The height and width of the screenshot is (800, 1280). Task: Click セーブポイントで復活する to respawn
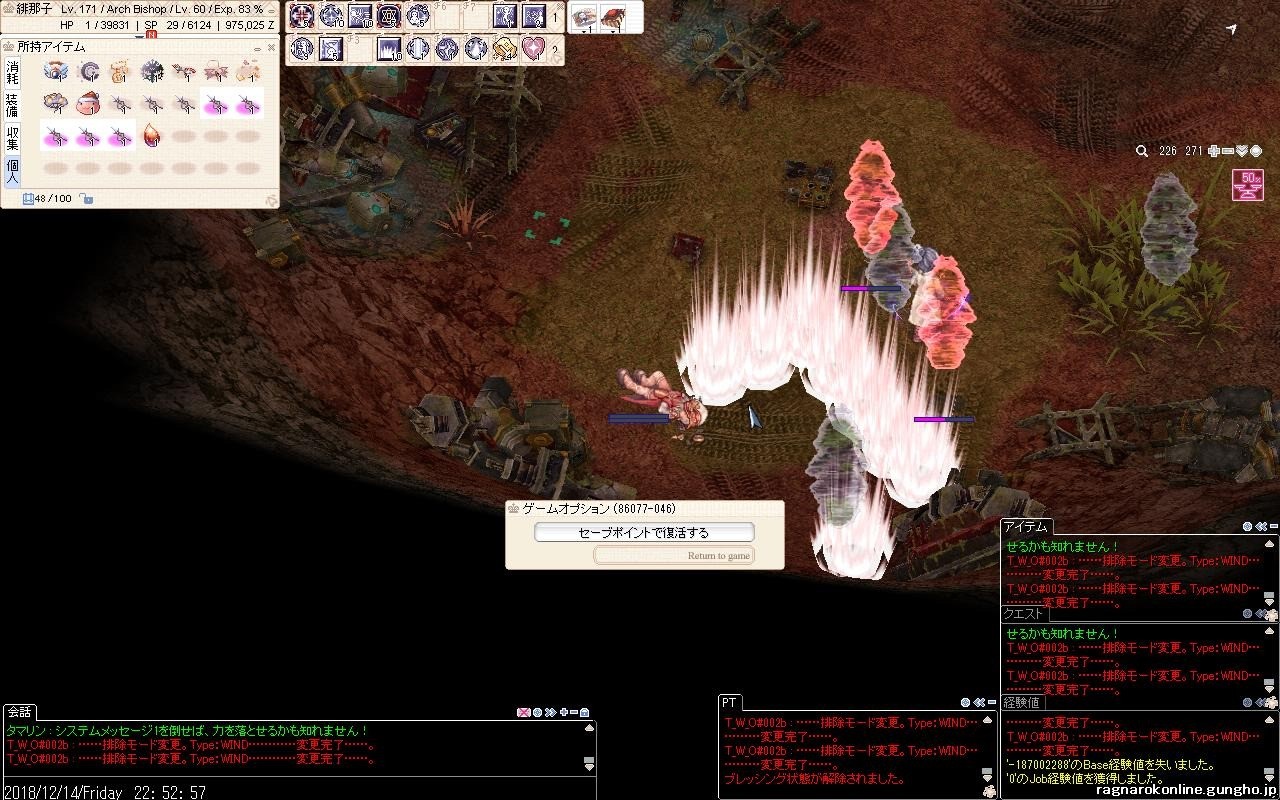coord(643,533)
